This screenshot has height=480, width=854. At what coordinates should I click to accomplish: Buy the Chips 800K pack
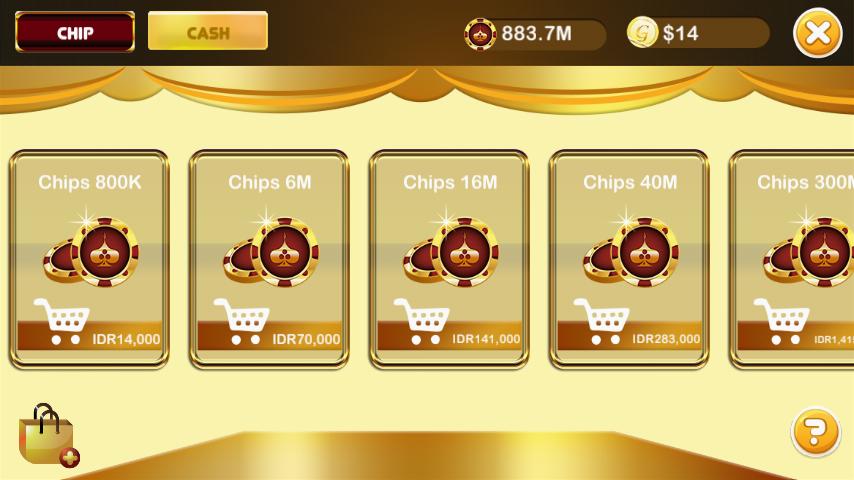point(89,260)
